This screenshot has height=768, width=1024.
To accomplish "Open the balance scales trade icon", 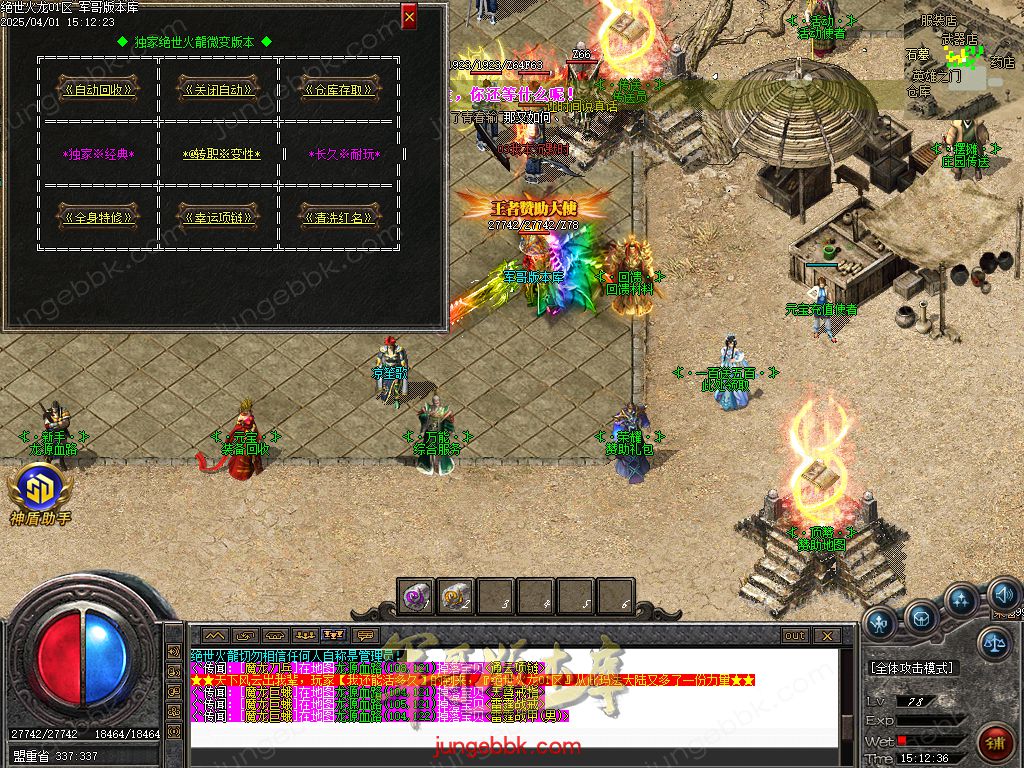I will click(993, 642).
